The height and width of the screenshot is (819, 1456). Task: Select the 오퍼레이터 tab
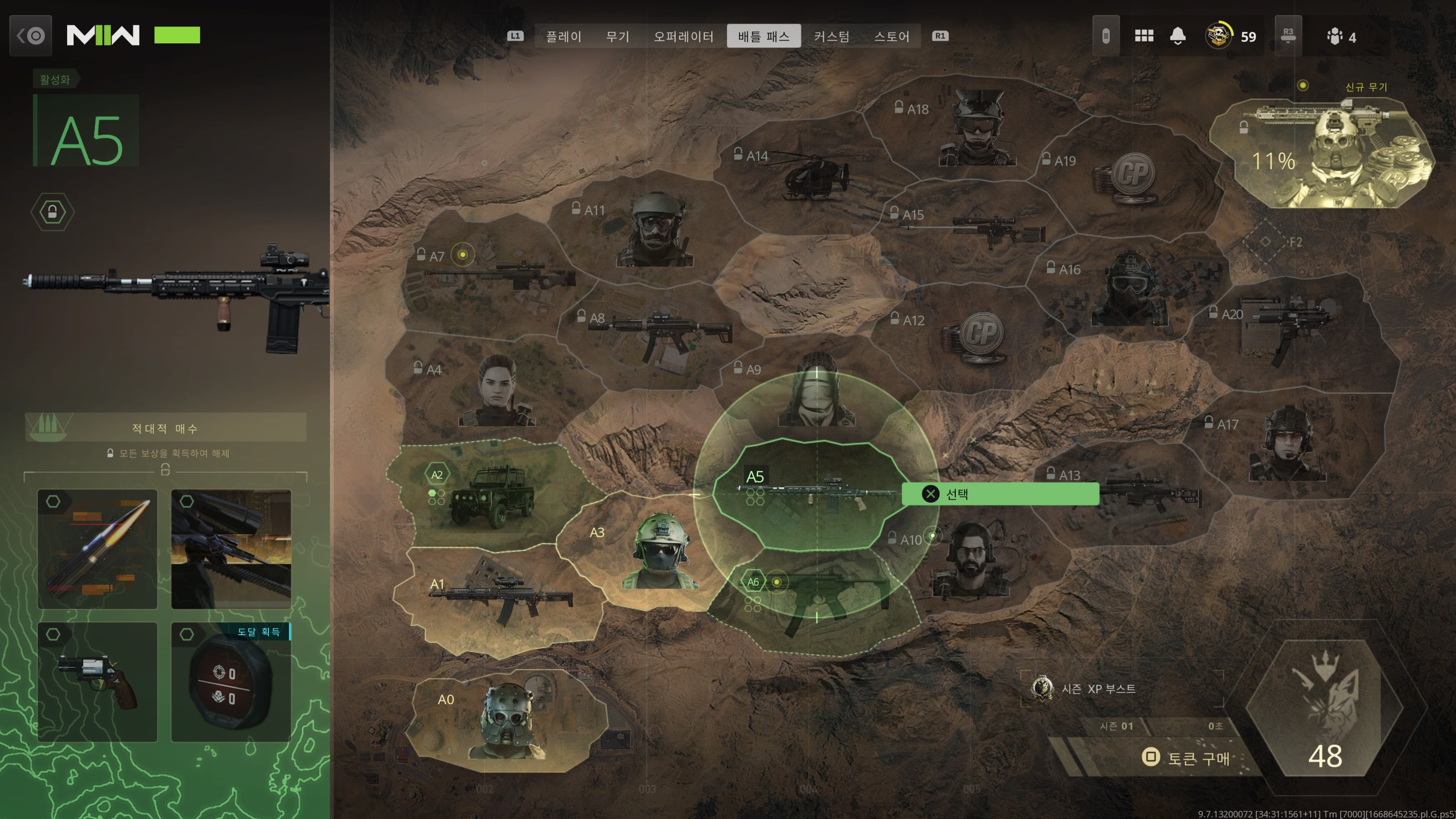(683, 37)
